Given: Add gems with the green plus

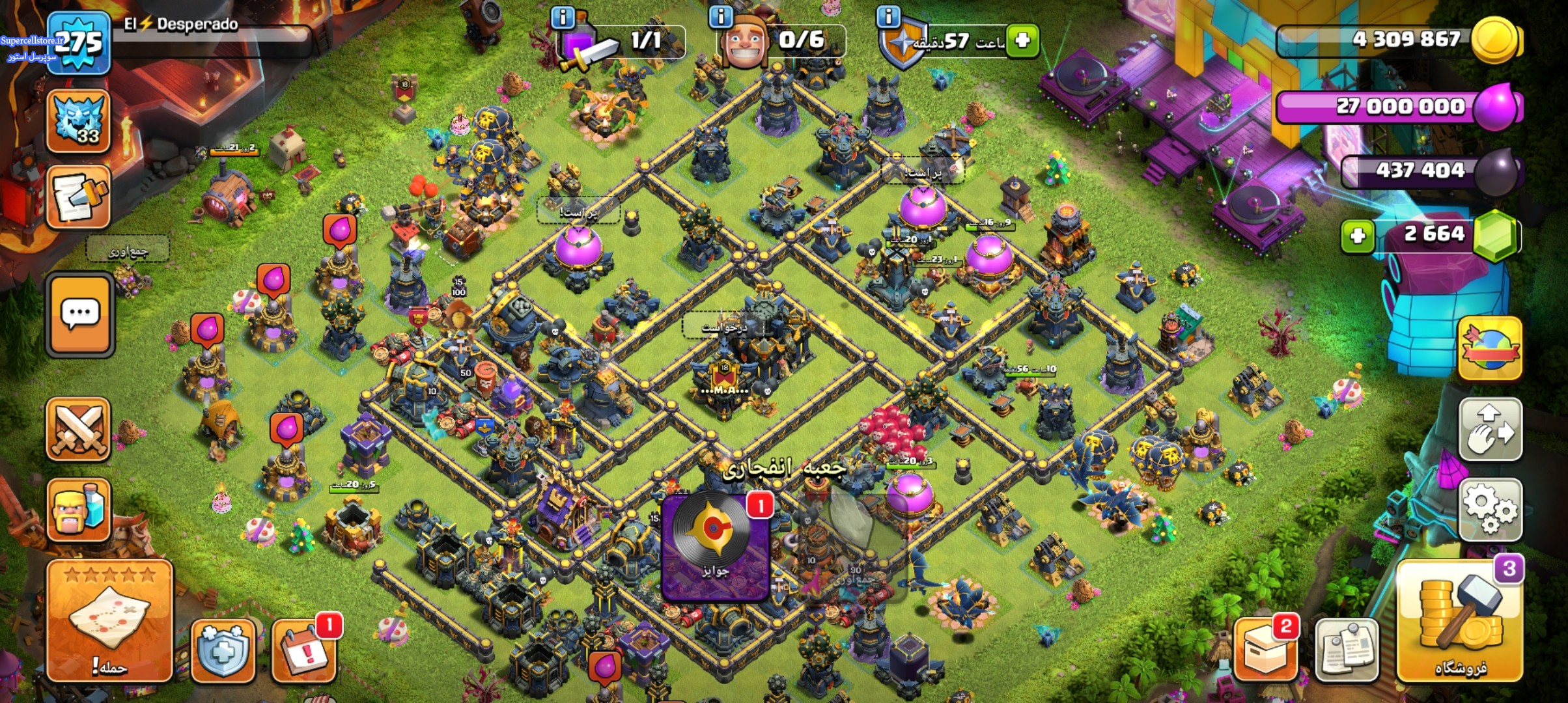Looking at the screenshot, I should [x=1358, y=235].
